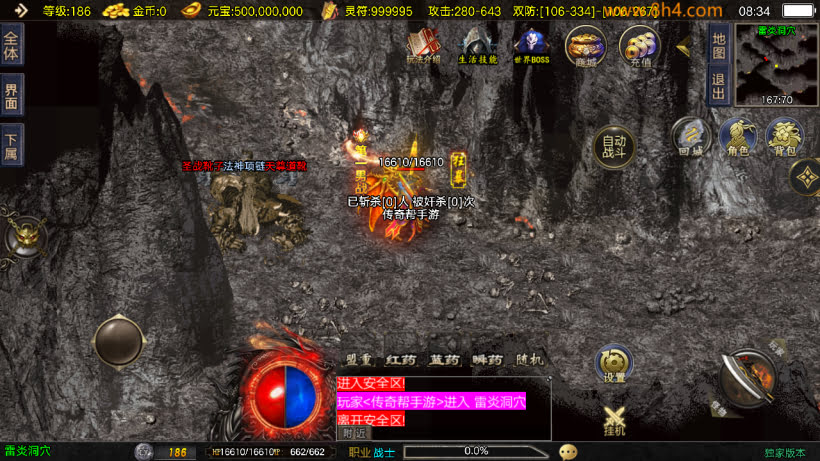The width and height of the screenshot is (820, 461).
Task: Open the 充值 recharge screen
Action: tap(639, 46)
